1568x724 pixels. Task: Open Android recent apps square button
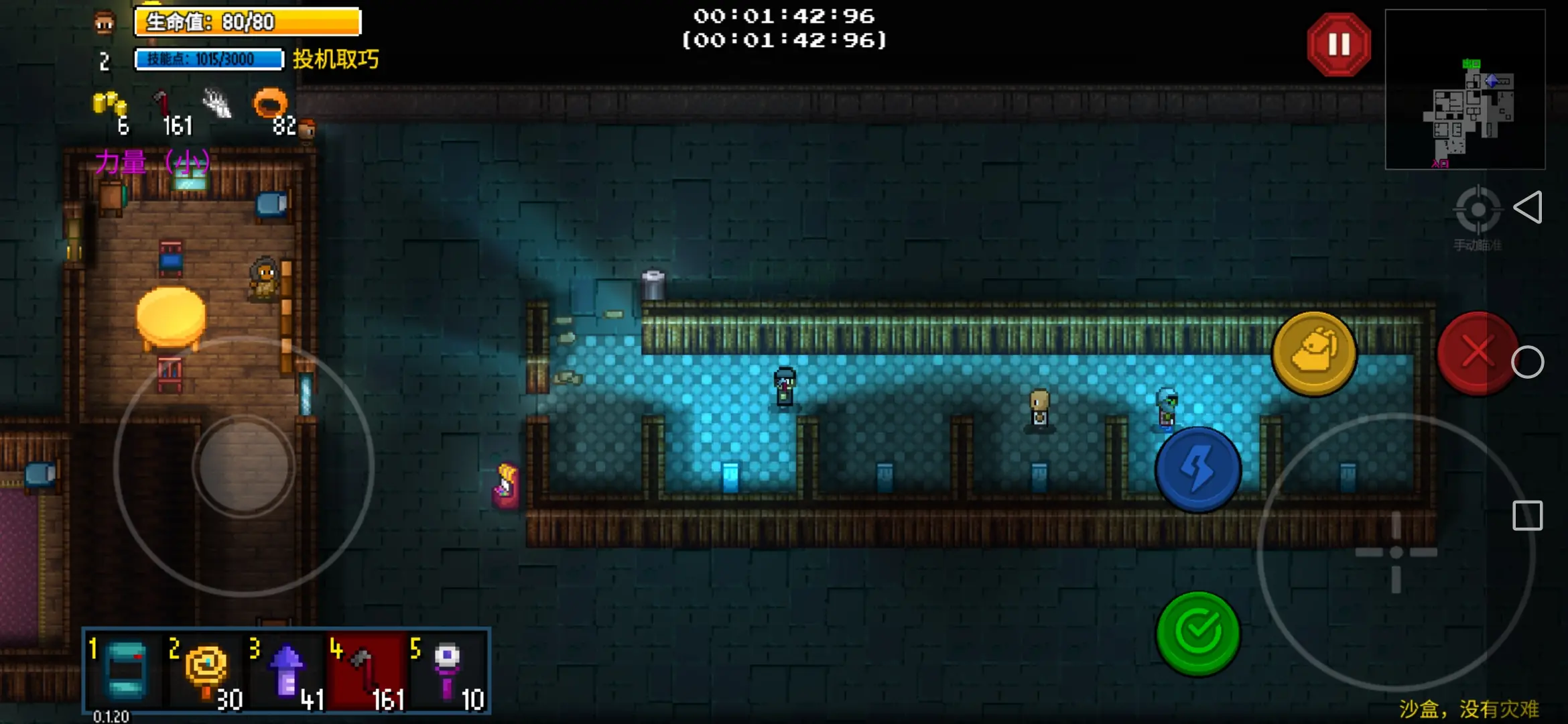(1527, 516)
